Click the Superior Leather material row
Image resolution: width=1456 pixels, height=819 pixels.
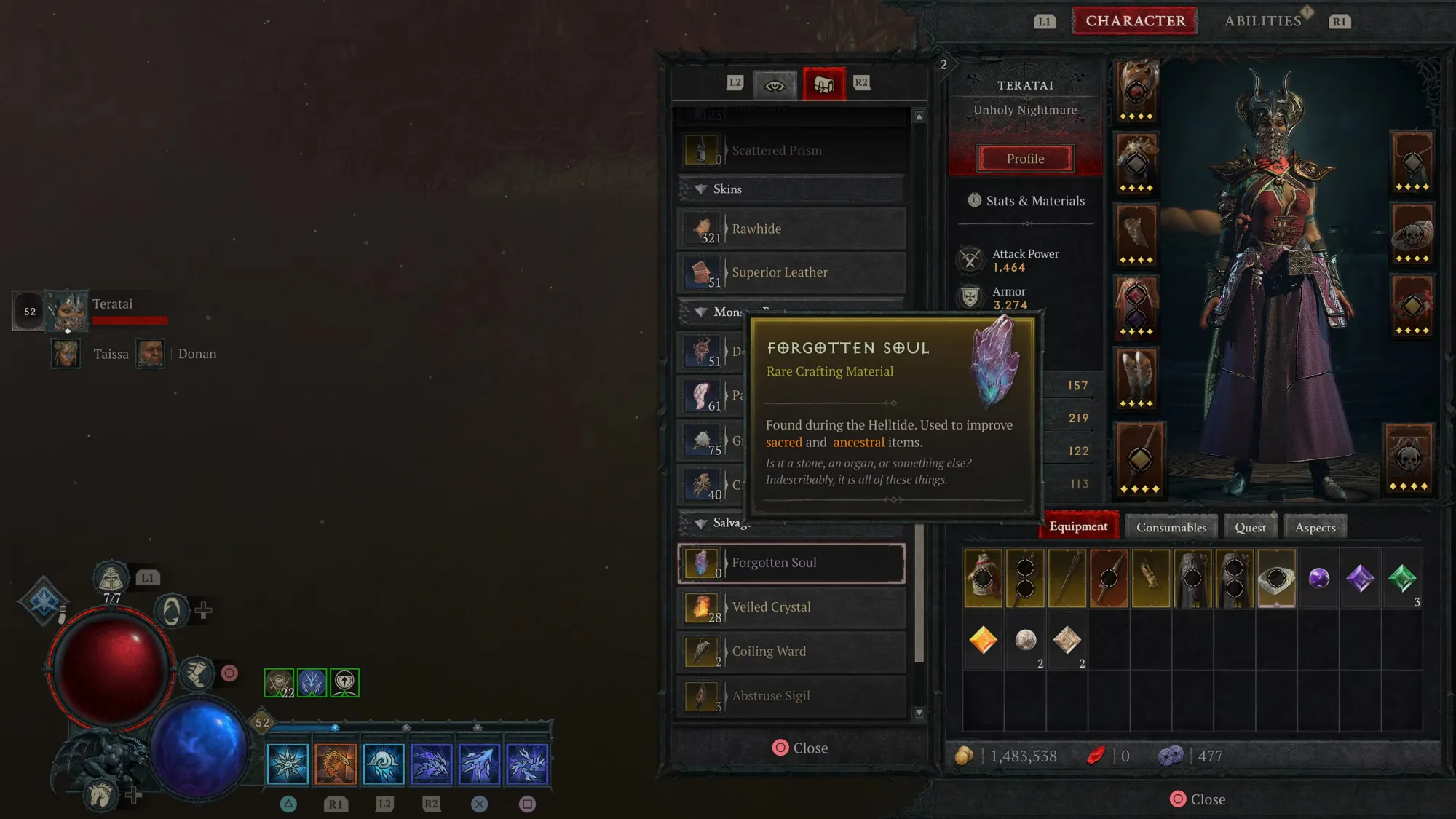coord(791,272)
